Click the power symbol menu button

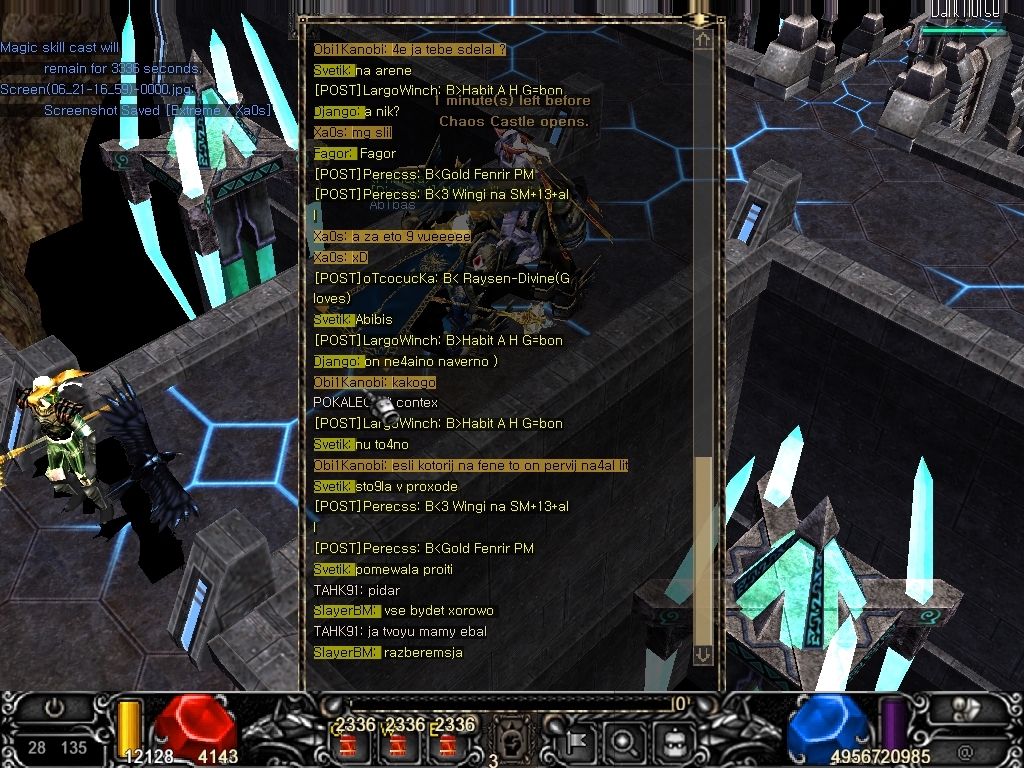click(x=55, y=708)
